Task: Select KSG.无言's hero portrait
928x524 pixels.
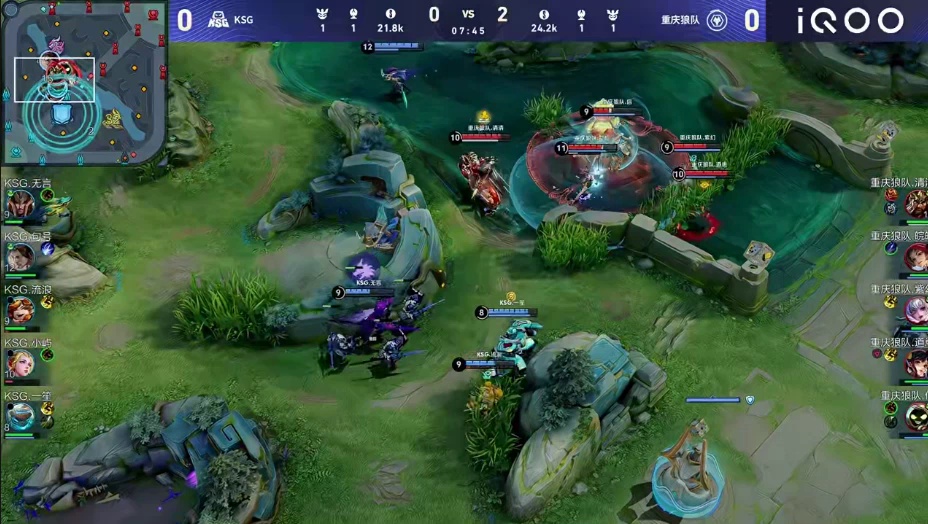Action: 18,205
